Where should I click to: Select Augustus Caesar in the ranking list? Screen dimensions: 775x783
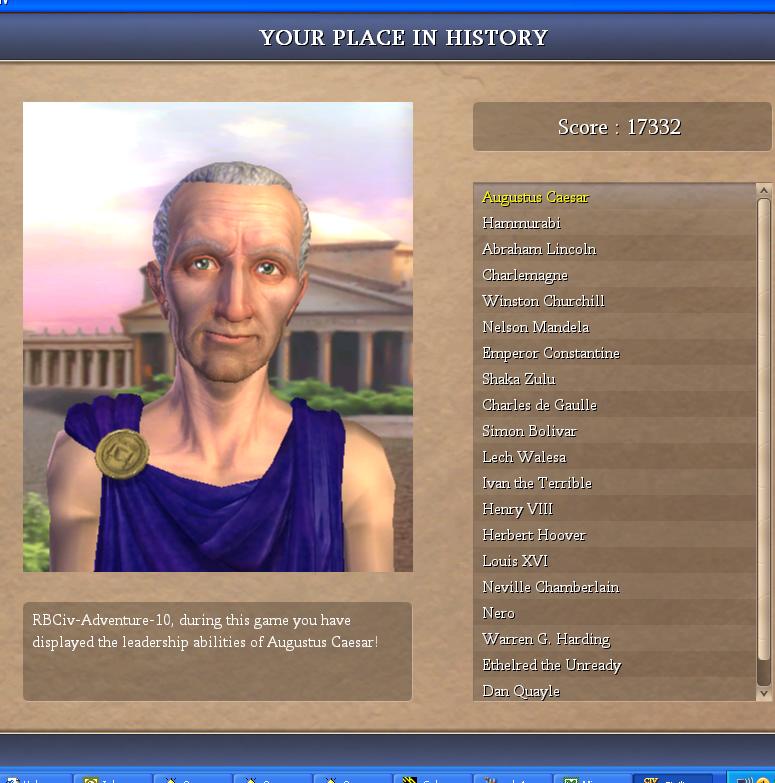pyautogui.click(x=535, y=197)
